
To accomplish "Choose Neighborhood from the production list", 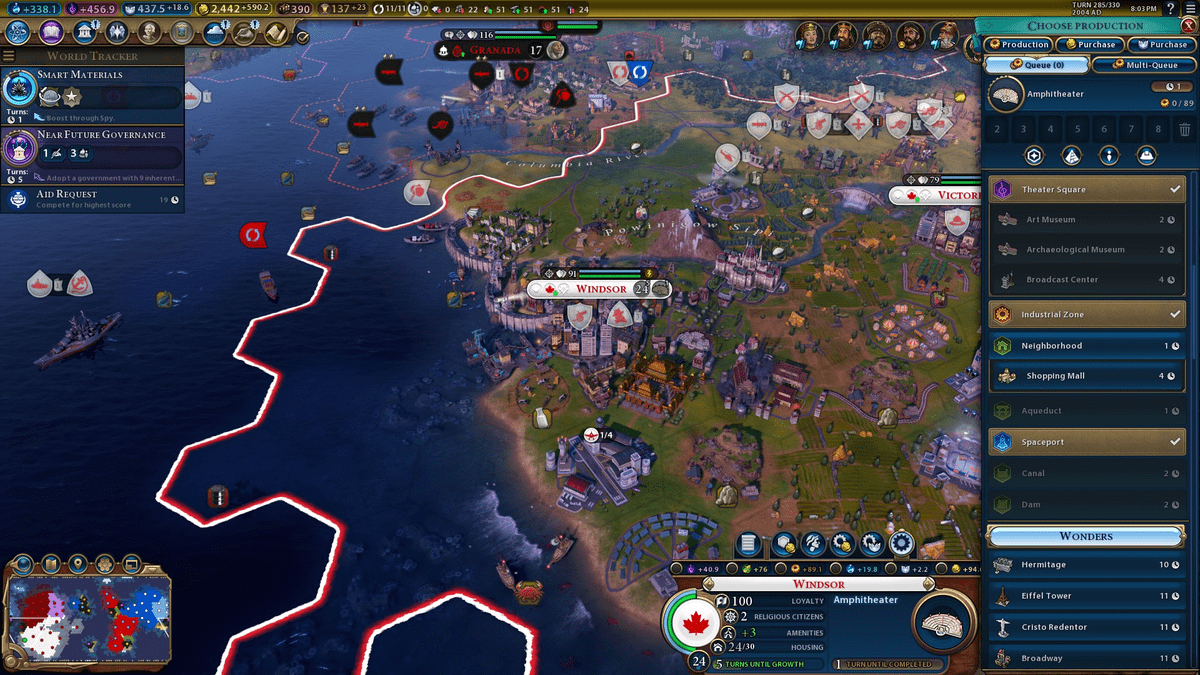I will pyautogui.click(x=1086, y=346).
